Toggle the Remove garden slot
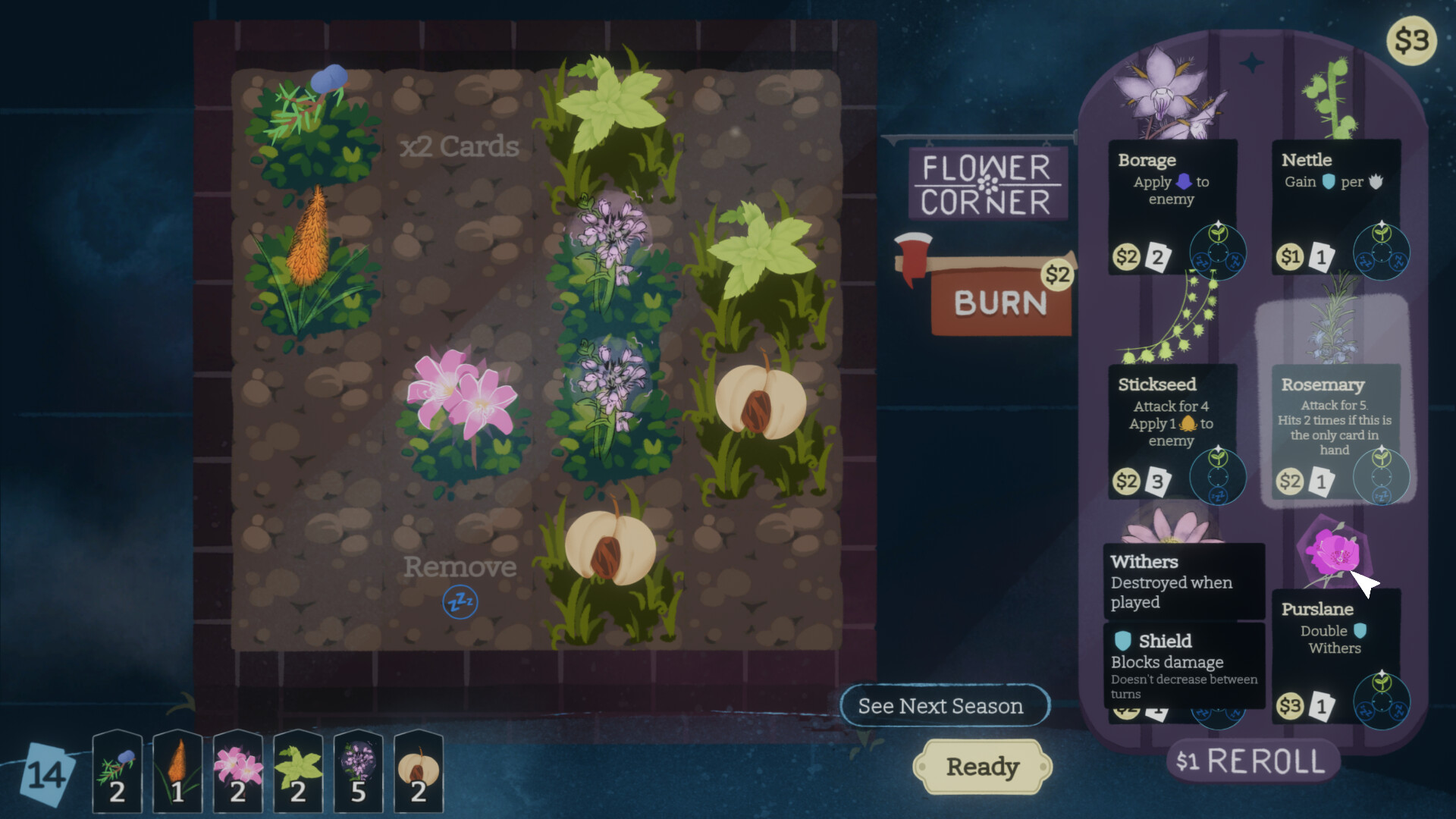Image resolution: width=1456 pixels, height=819 pixels. pos(460,566)
